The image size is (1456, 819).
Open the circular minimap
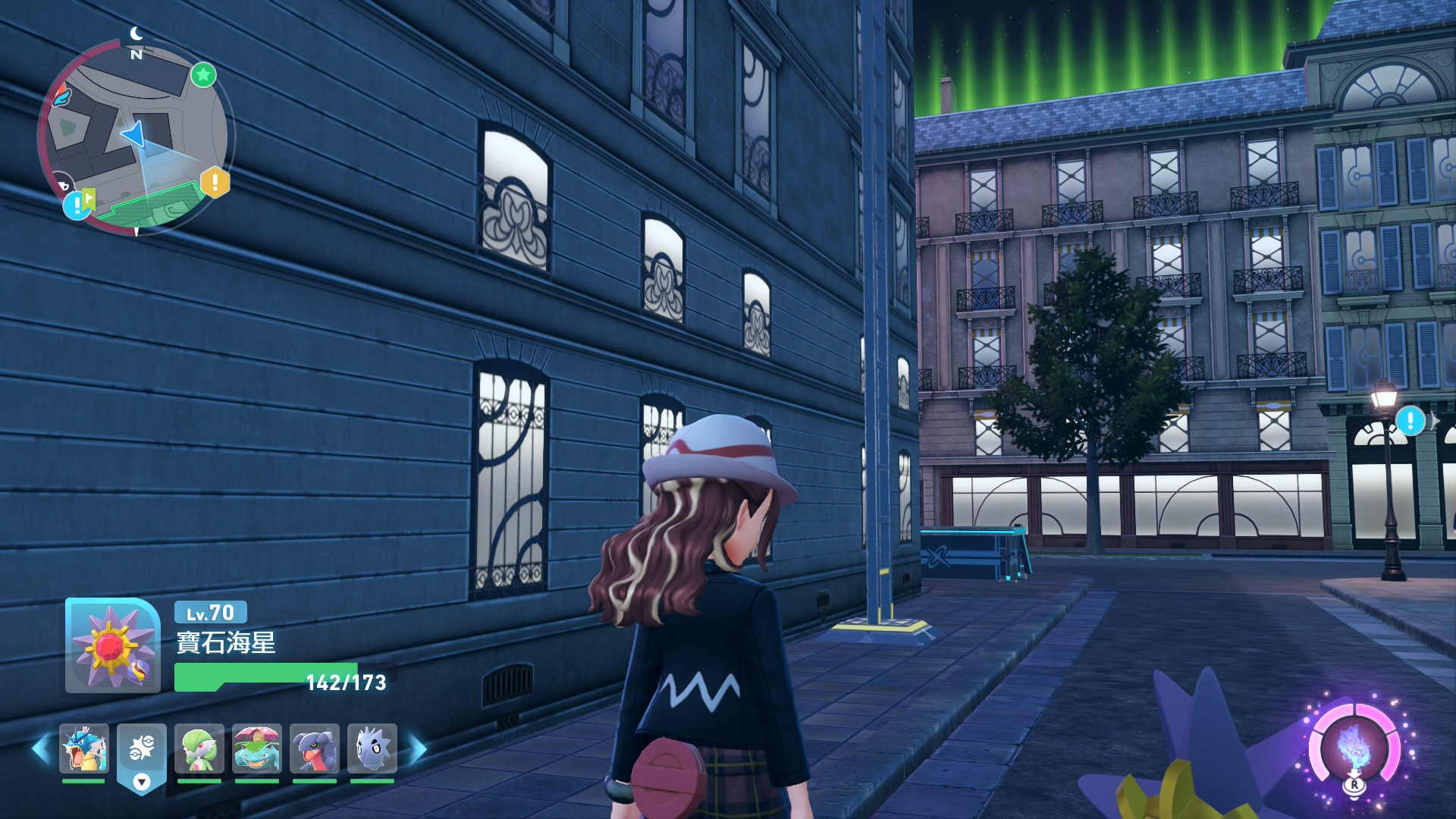(136, 138)
